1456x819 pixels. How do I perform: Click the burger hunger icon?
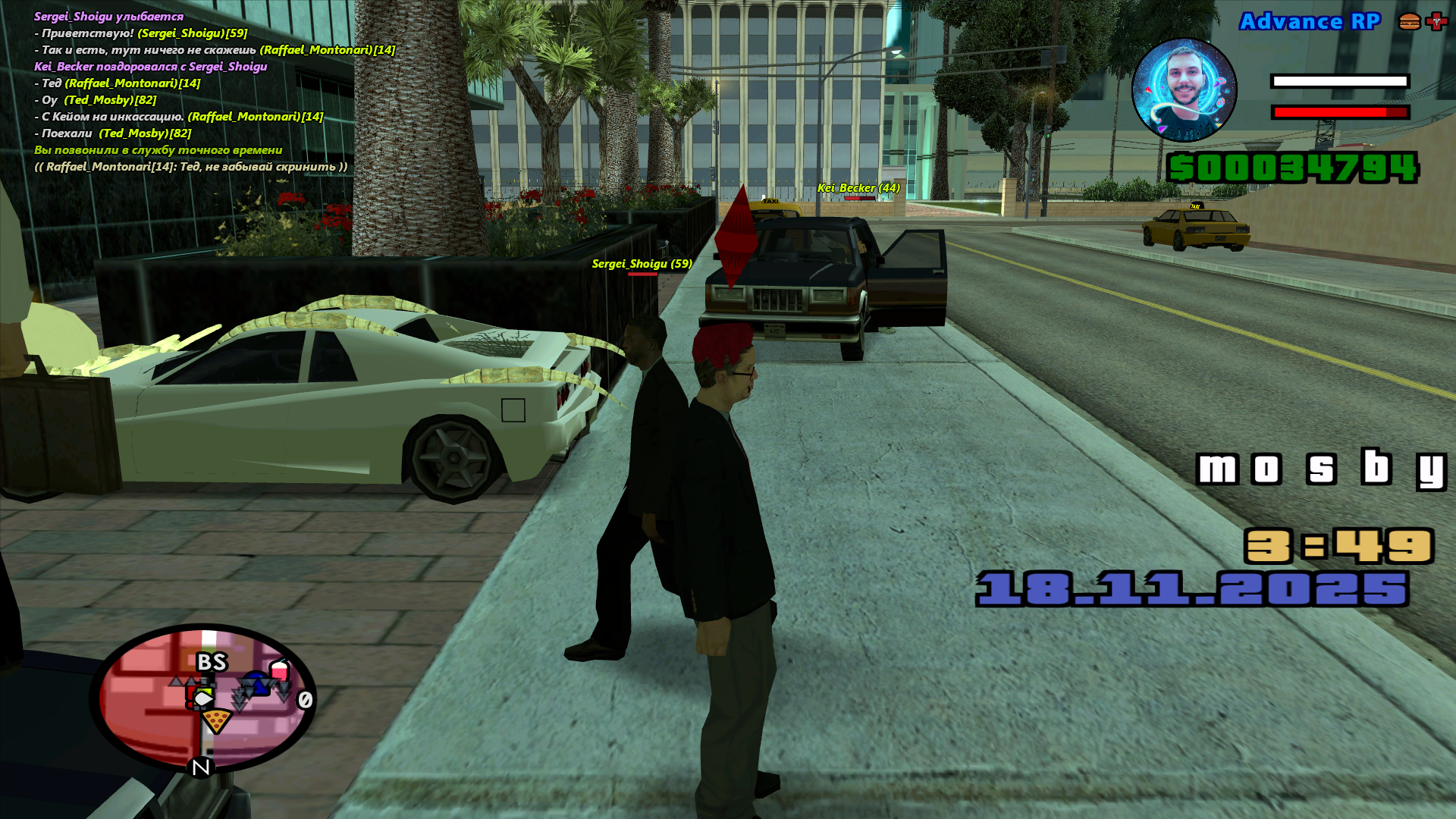tap(1408, 20)
